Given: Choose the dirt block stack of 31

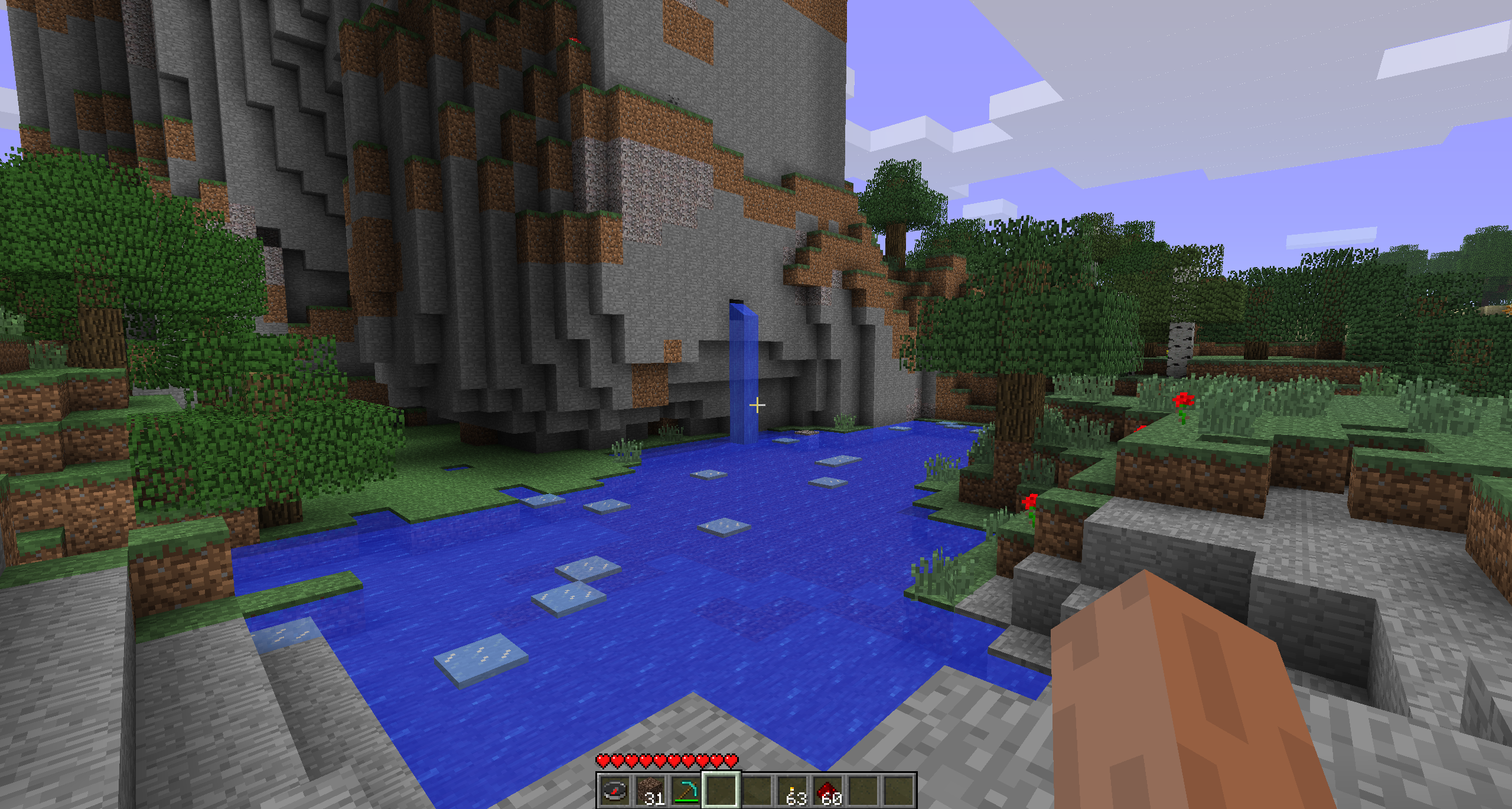Looking at the screenshot, I should pyautogui.click(x=650, y=790).
